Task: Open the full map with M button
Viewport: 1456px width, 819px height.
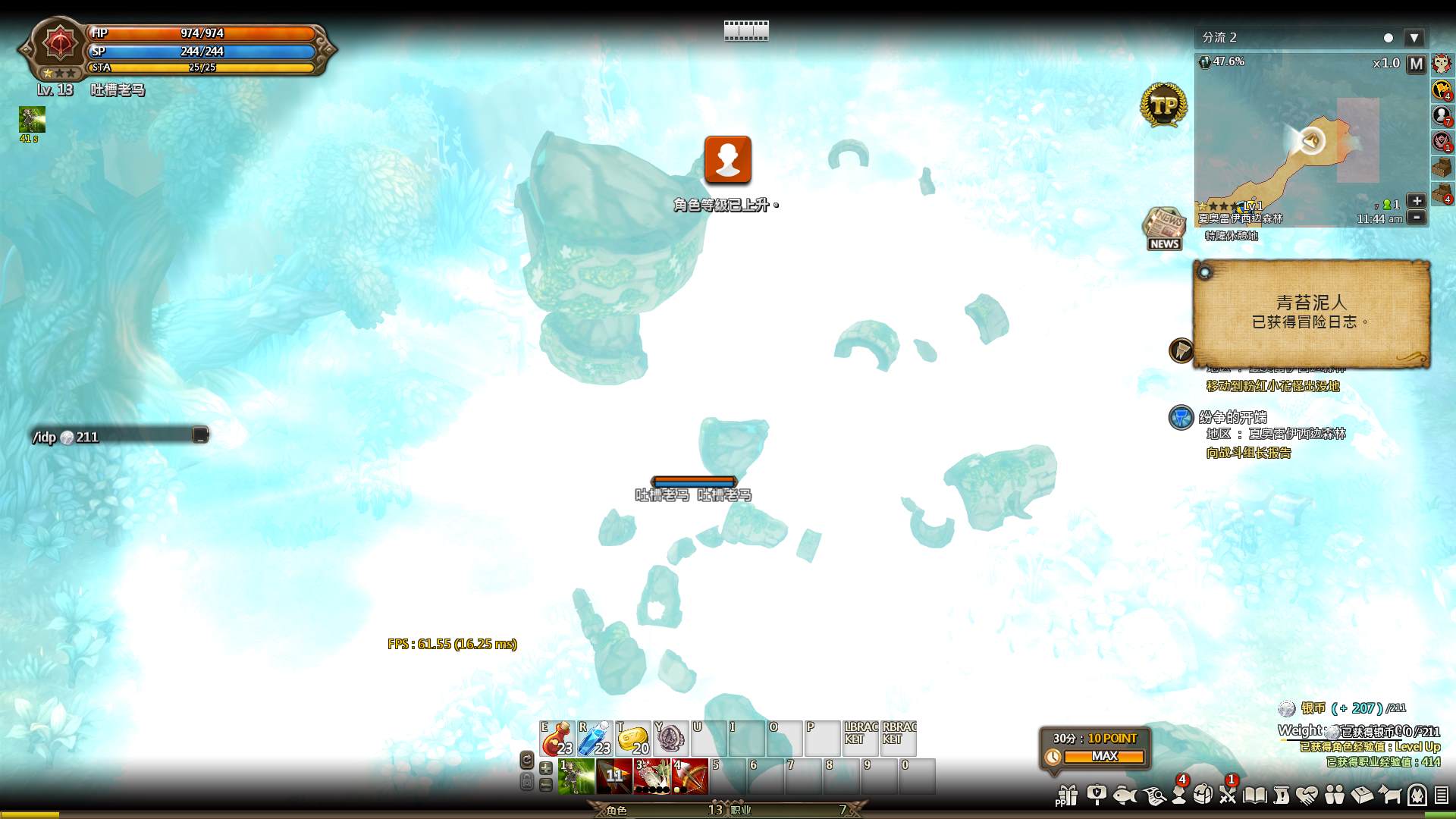Action: 1416,64
